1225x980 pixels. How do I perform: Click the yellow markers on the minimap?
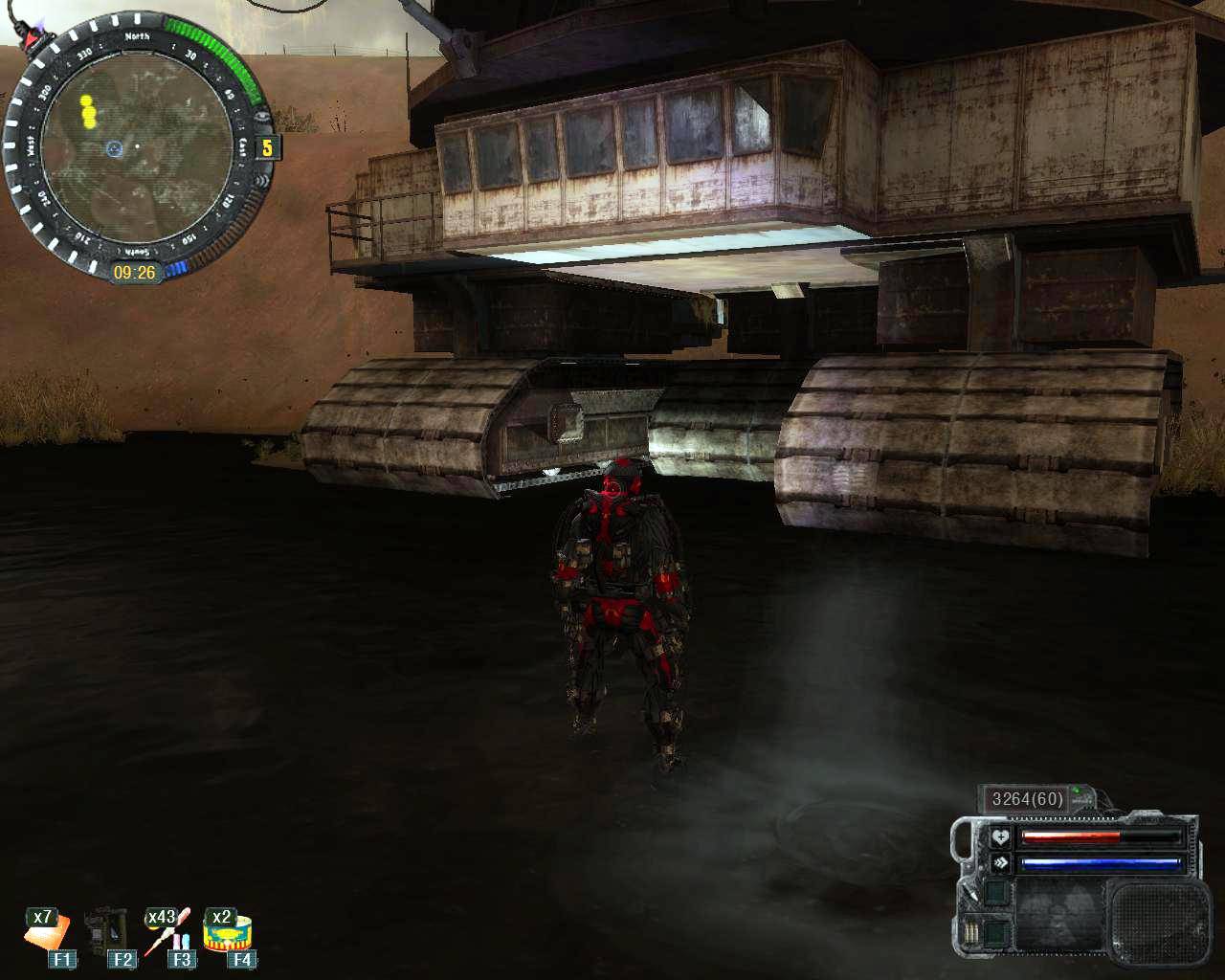[x=88, y=111]
